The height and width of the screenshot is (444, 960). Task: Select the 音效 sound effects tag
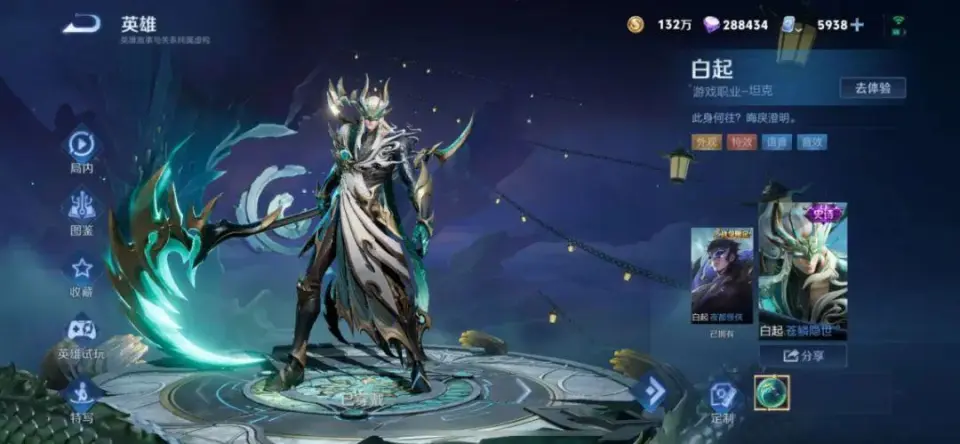click(x=811, y=142)
